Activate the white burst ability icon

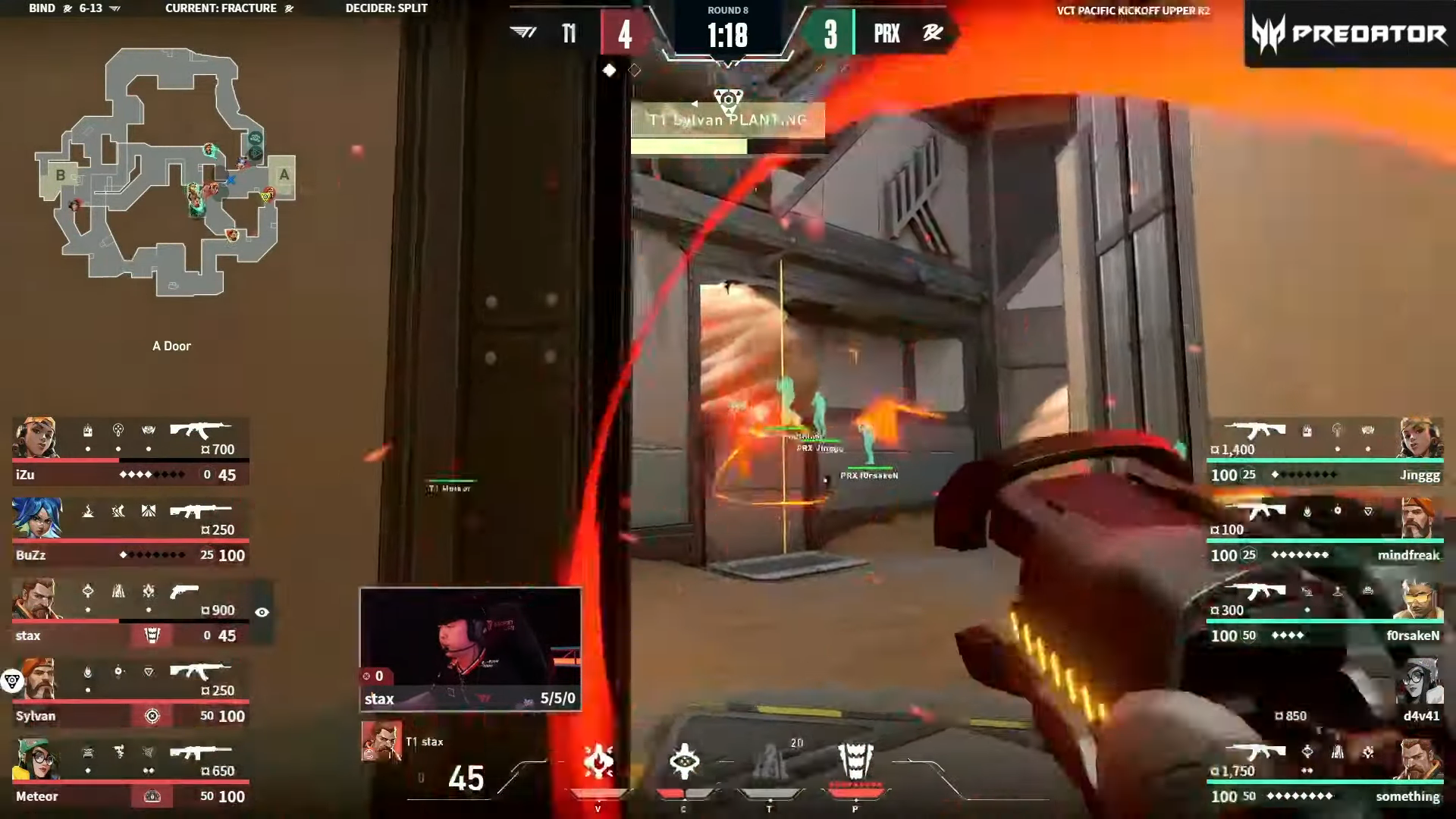tap(684, 761)
